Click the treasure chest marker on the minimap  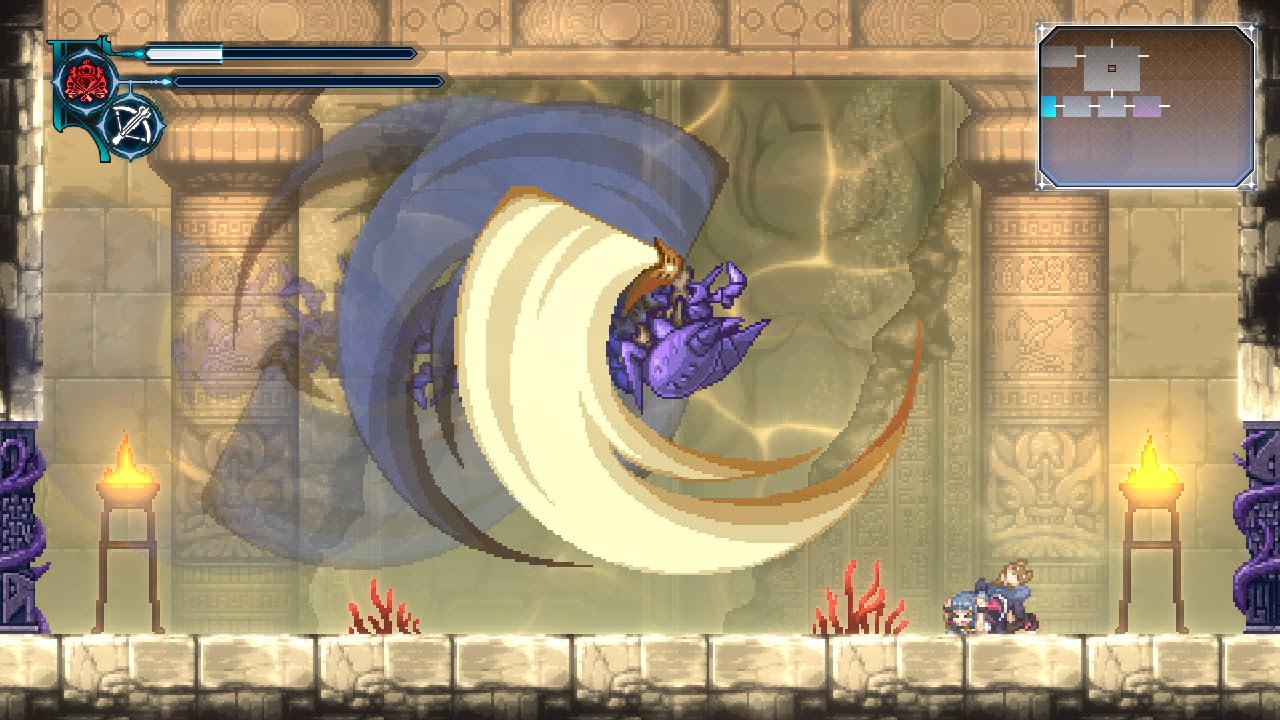[x=1112, y=68]
